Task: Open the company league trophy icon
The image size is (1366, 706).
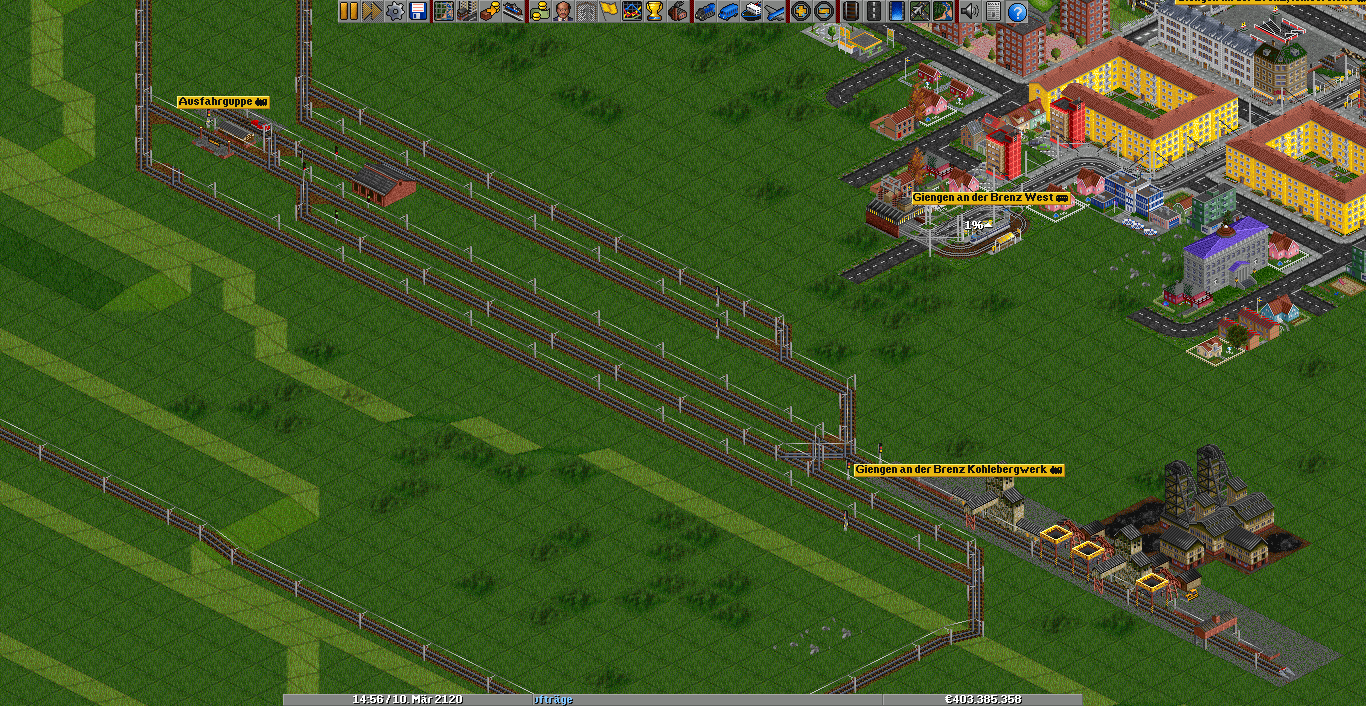Action: click(654, 11)
